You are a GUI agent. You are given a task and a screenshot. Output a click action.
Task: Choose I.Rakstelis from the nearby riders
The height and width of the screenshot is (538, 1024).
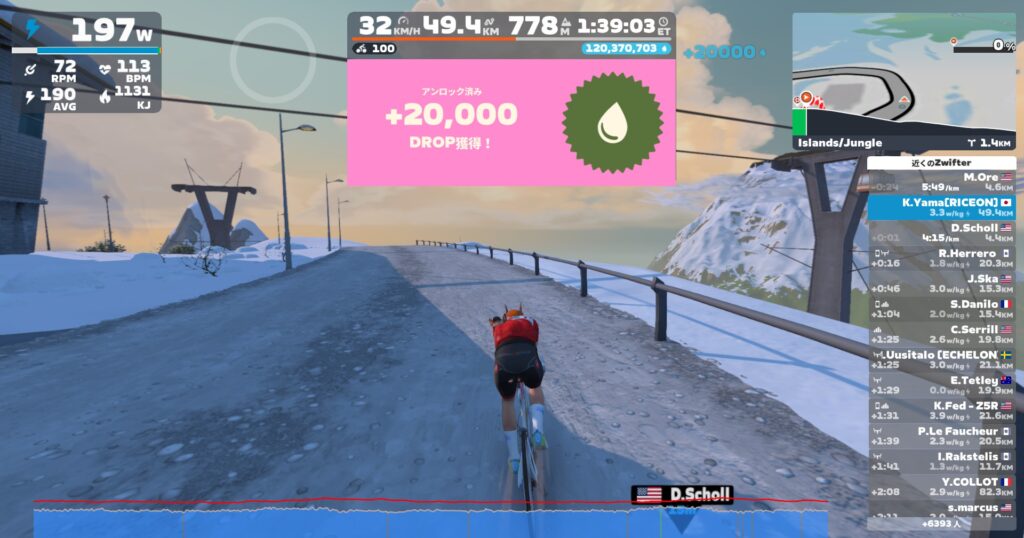coord(942,462)
